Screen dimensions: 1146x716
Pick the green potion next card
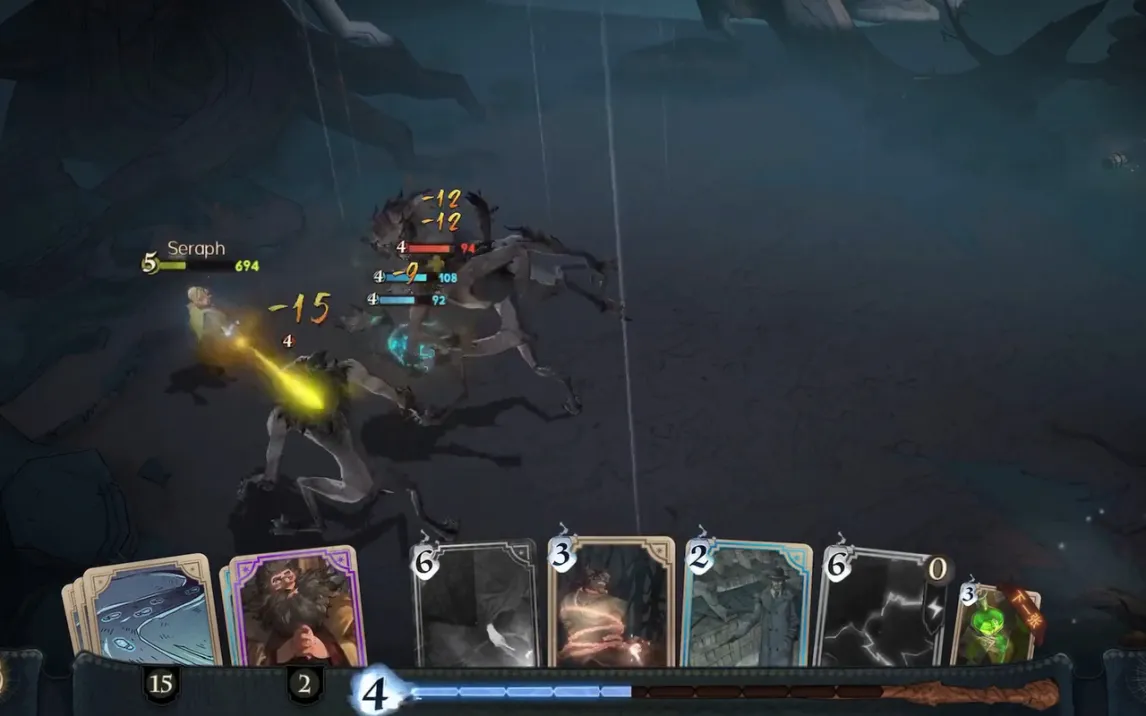point(995,626)
